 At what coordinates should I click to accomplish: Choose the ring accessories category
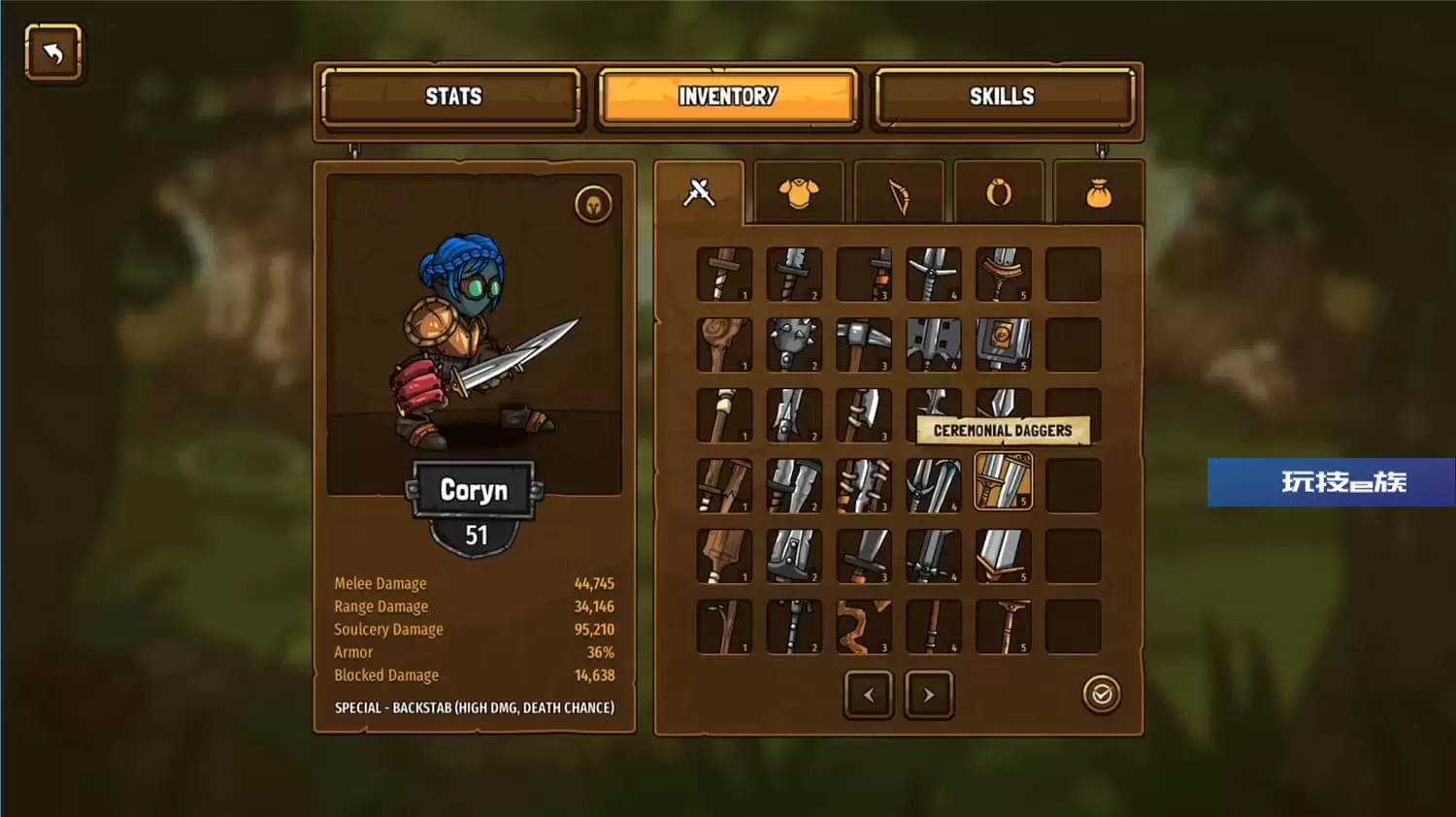click(x=999, y=193)
